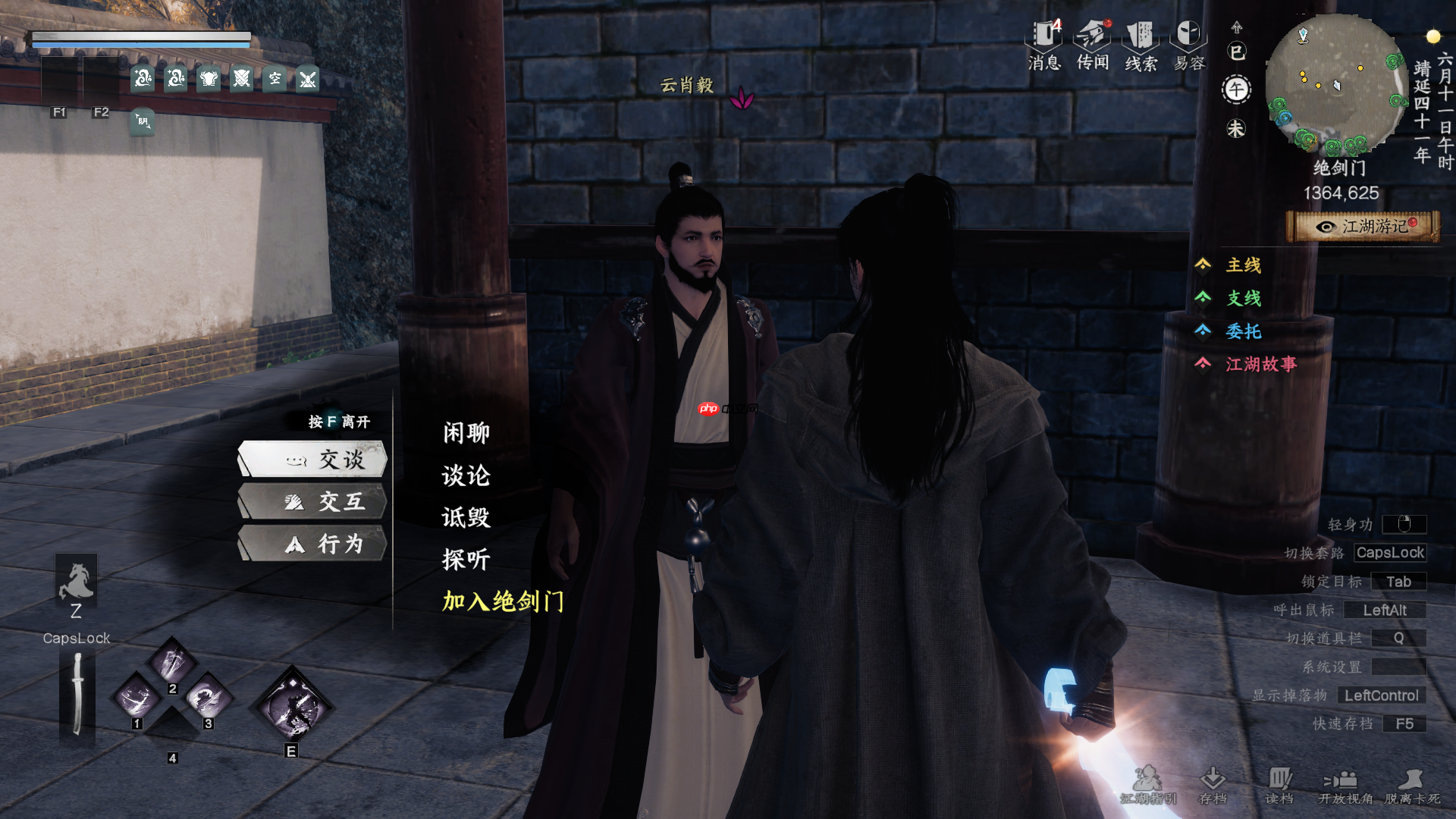
Task: Open the 消息 messages icon
Action: 1044,45
